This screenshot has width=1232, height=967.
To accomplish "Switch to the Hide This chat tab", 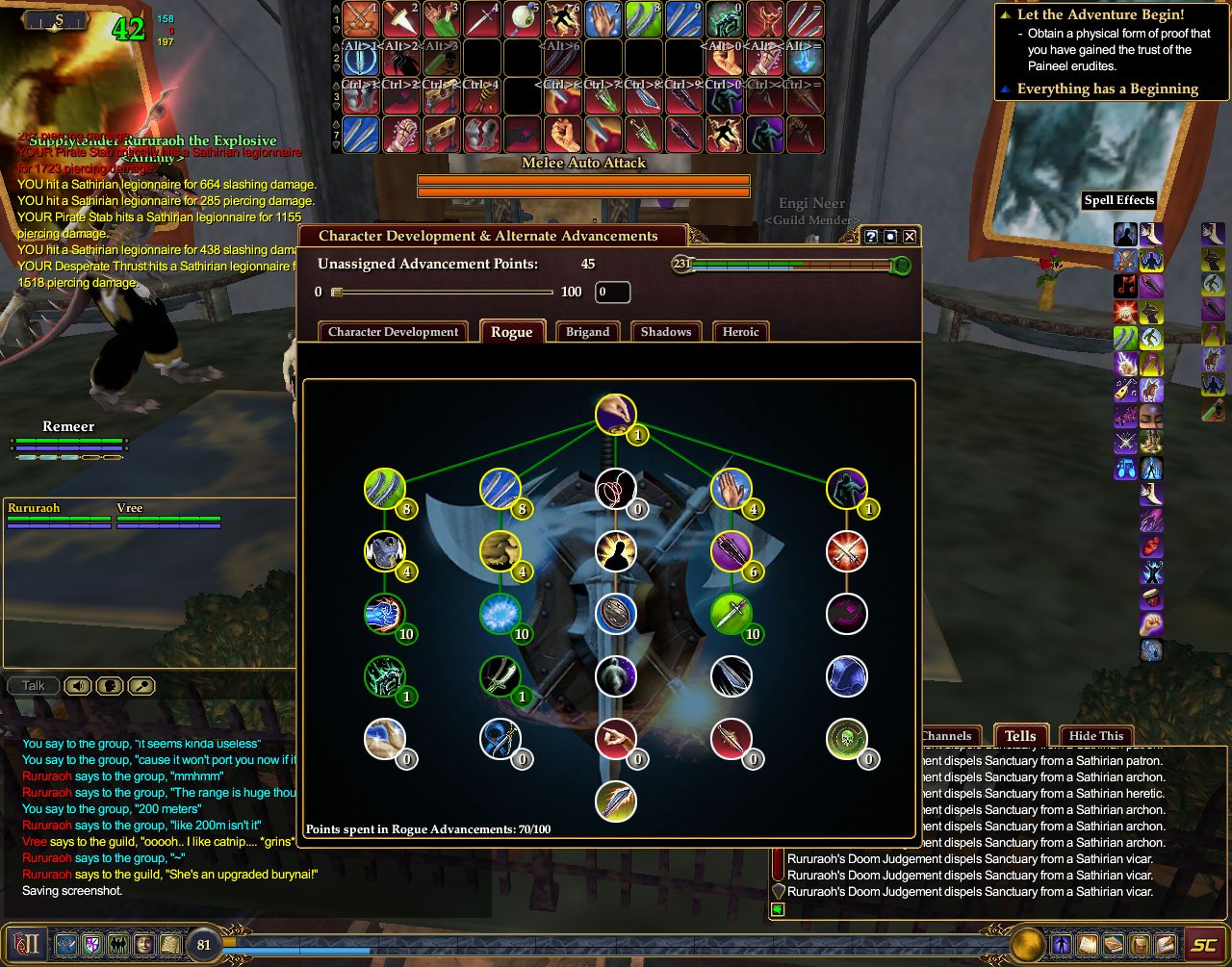I will coord(1095,736).
